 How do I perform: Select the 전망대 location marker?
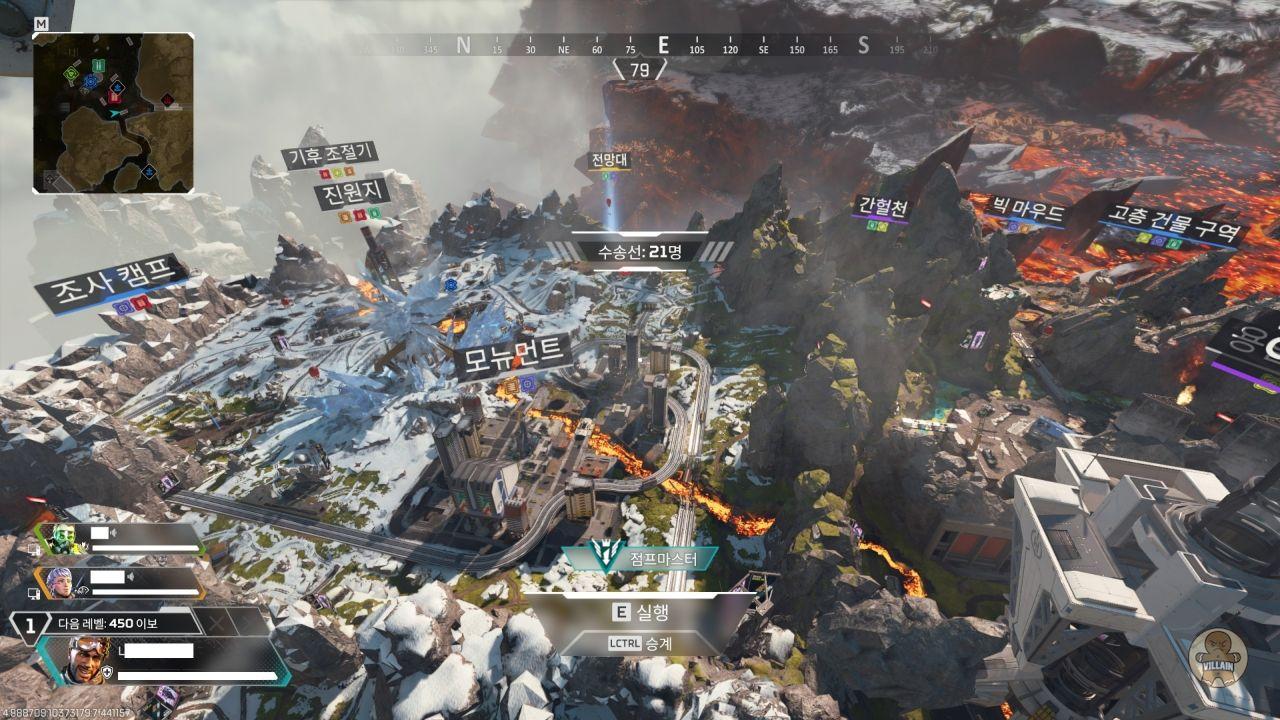[609, 160]
